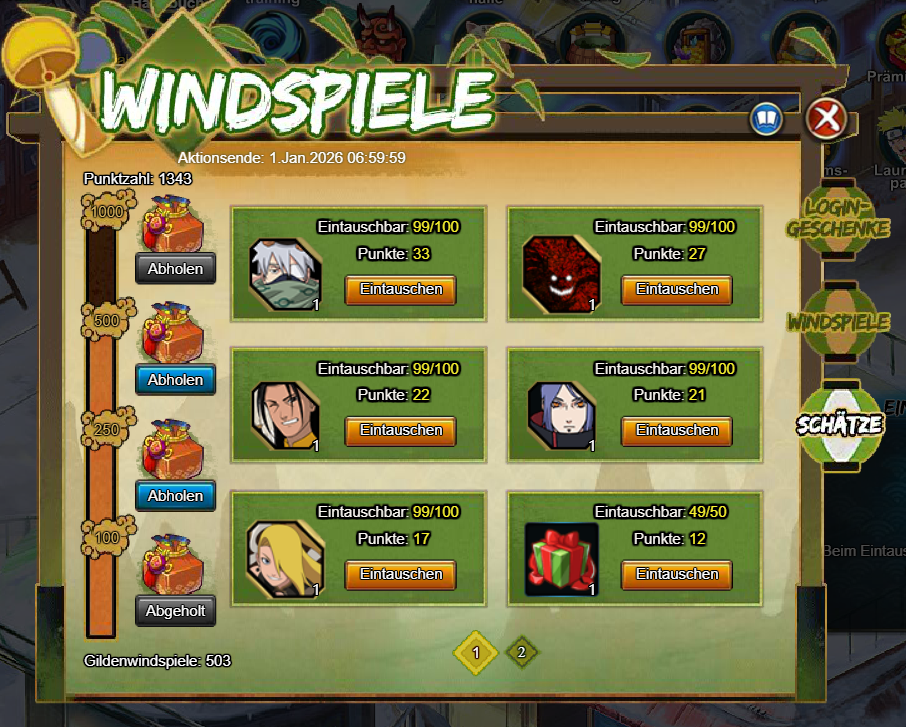Collect the 250-point milestone bag
The height and width of the screenshot is (727, 906).
coord(176,496)
